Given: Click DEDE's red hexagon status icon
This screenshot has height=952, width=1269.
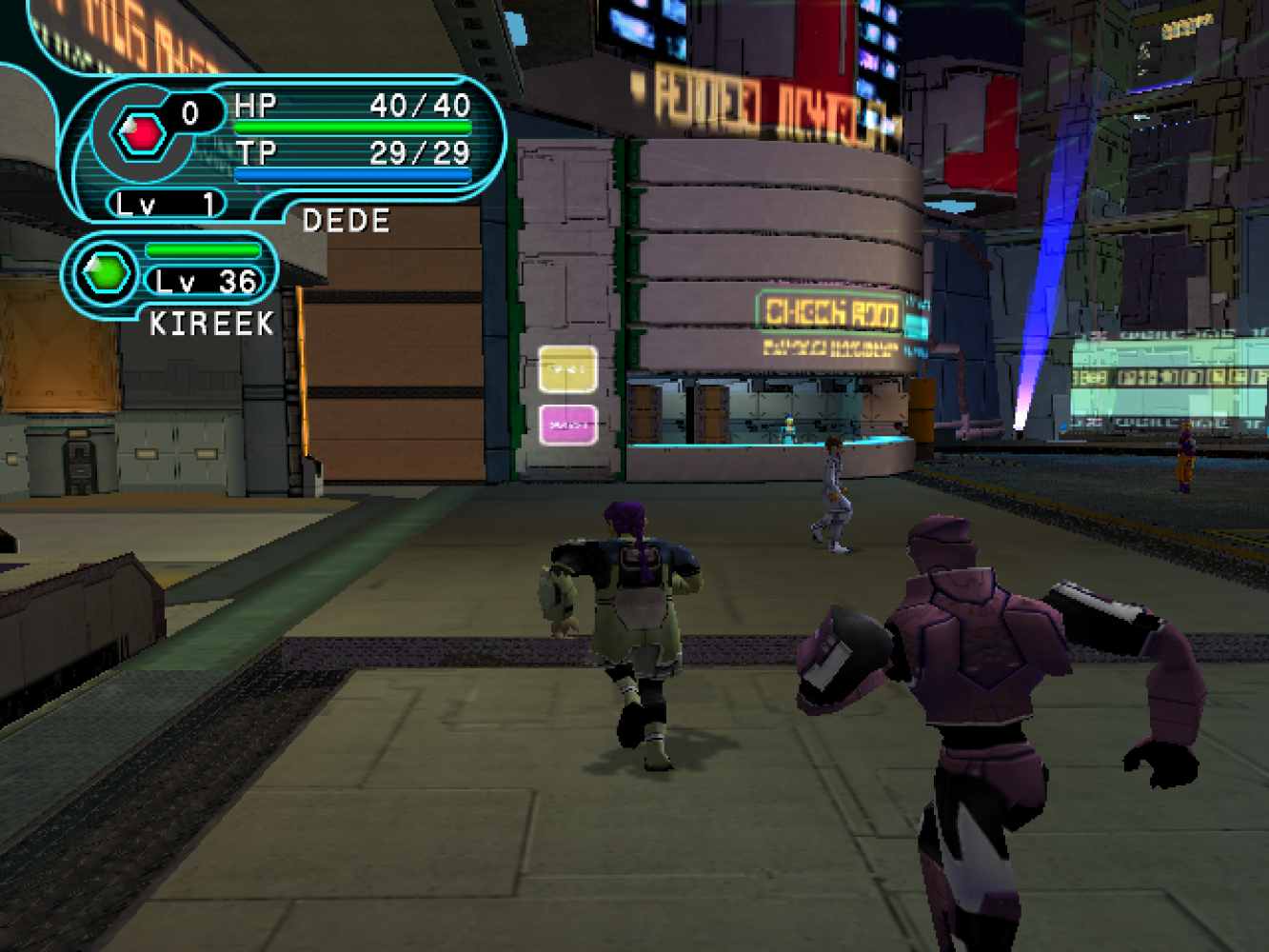Looking at the screenshot, I should [141, 133].
